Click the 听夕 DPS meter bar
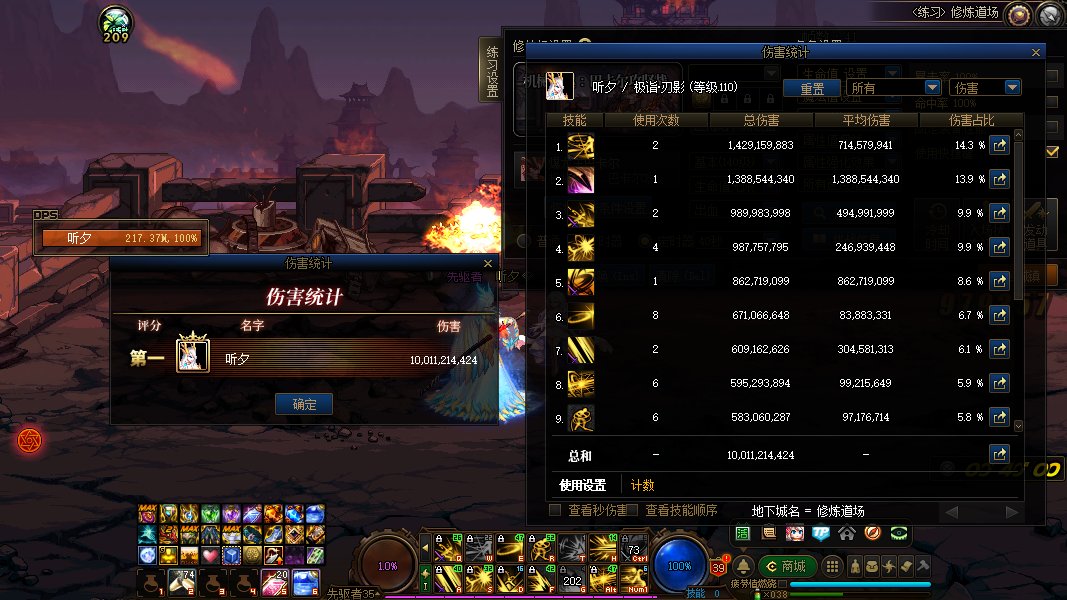Image resolution: width=1067 pixels, height=600 pixels. coord(120,238)
